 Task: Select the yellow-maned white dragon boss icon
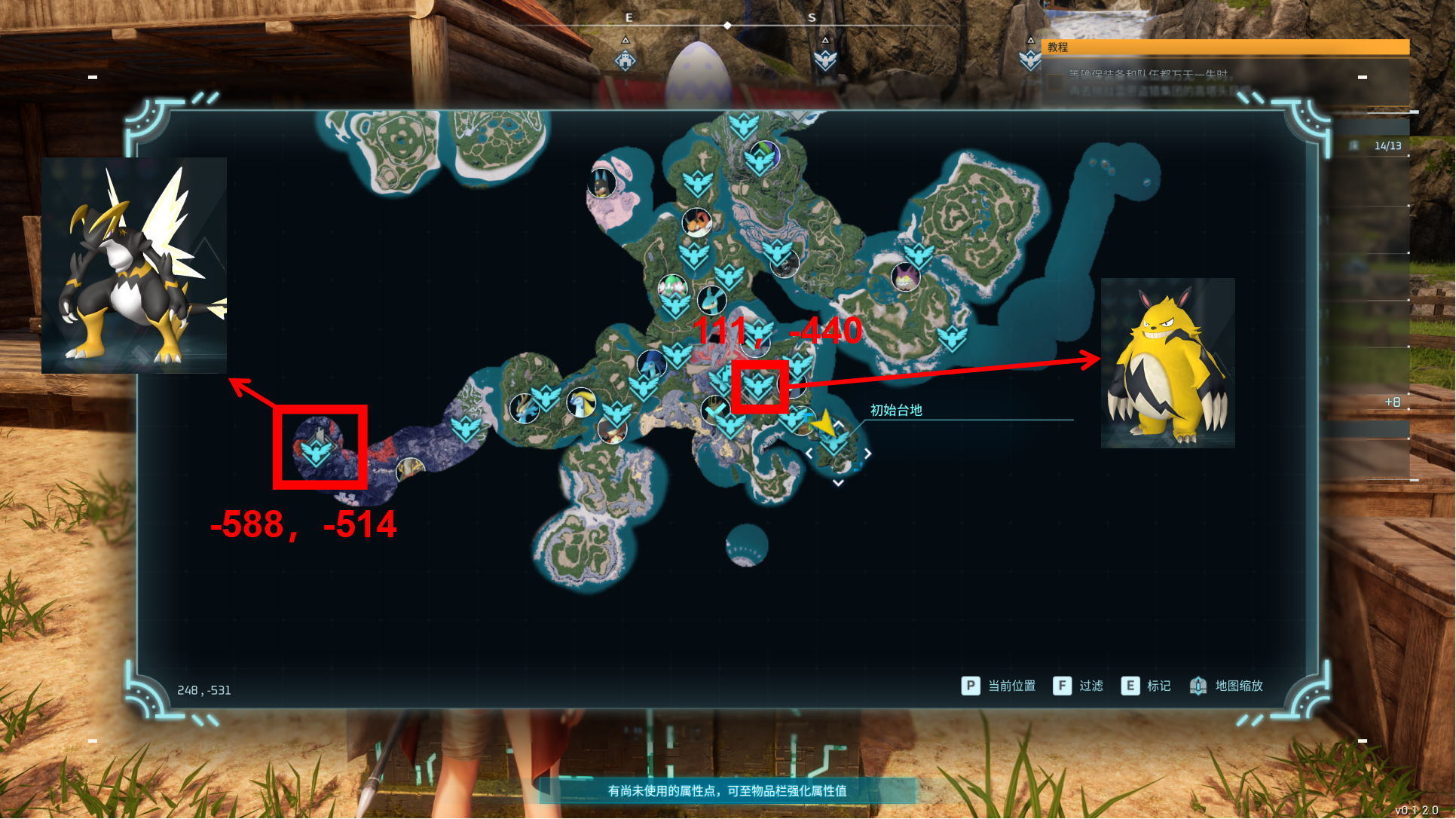coord(581,402)
